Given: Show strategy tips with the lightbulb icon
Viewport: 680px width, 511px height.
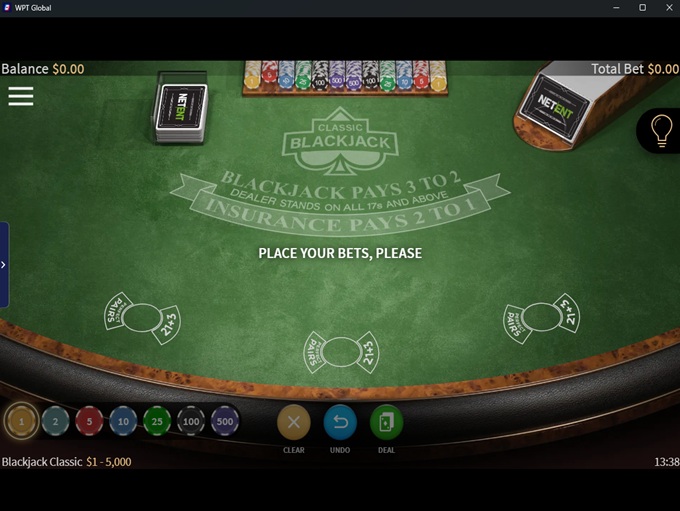Looking at the screenshot, I should 661,131.
